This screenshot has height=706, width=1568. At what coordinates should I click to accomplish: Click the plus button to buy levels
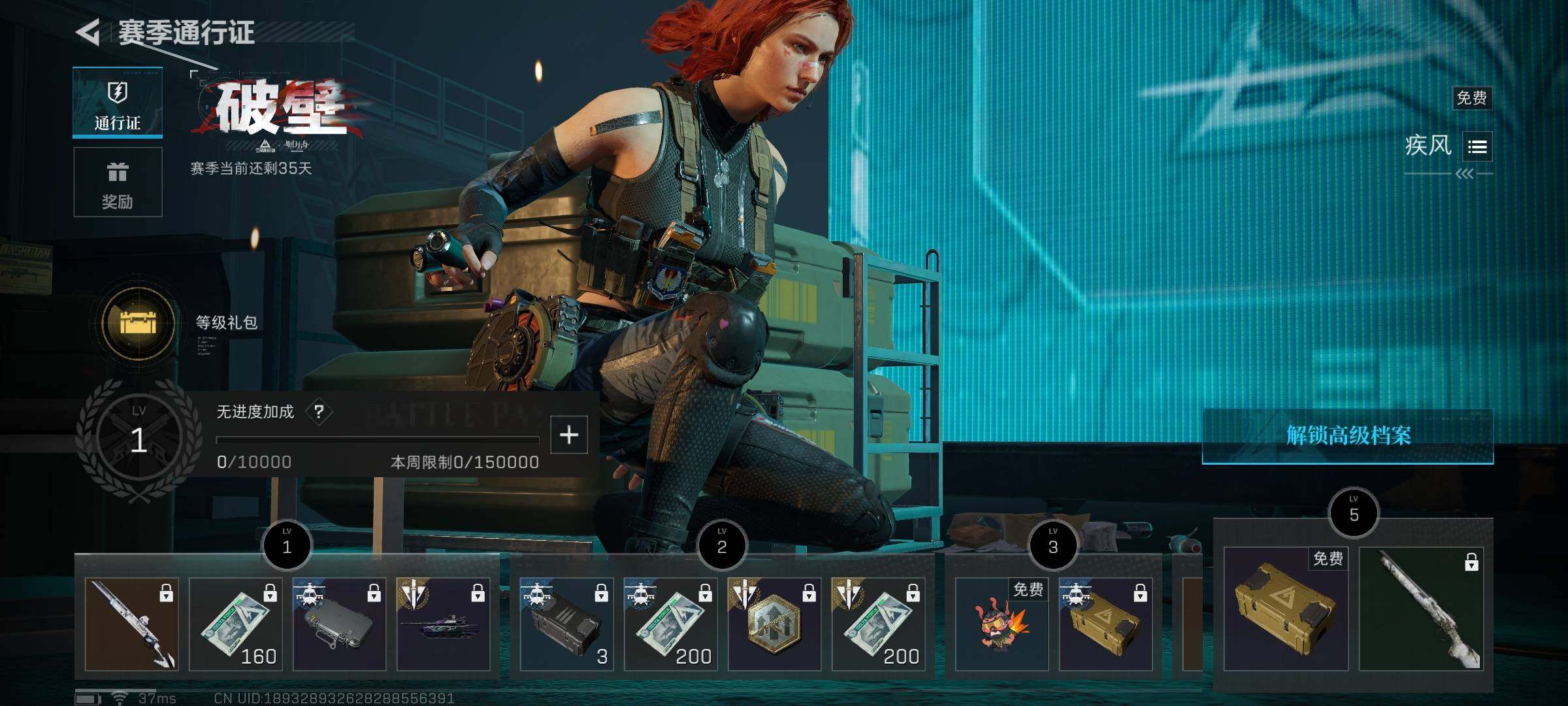pos(569,435)
